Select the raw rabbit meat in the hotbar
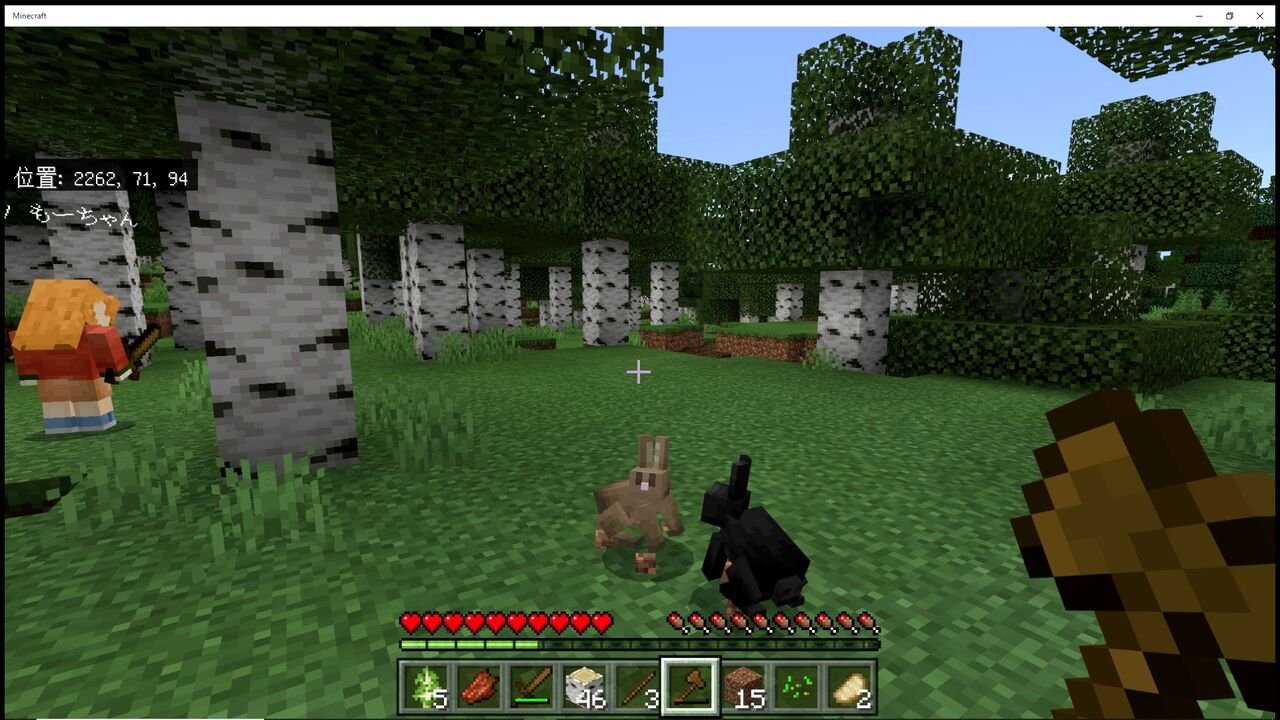The height and width of the screenshot is (720, 1280). (x=479, y=683)
